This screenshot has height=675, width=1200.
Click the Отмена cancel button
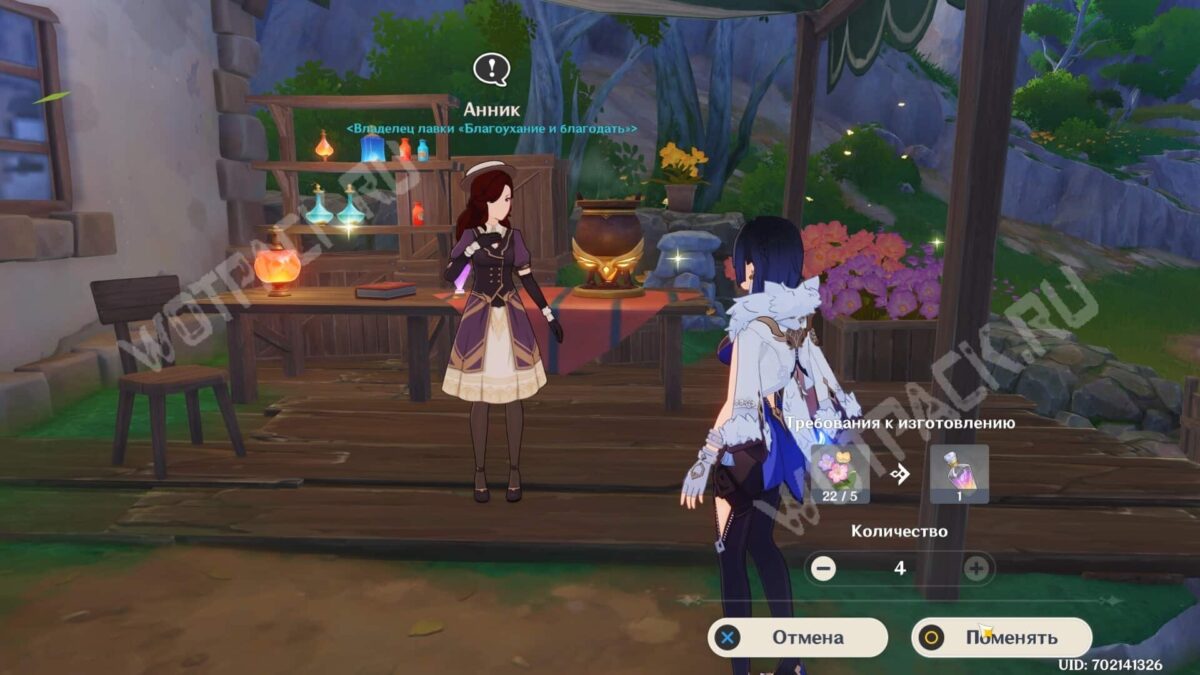click(x=797, y=637)
